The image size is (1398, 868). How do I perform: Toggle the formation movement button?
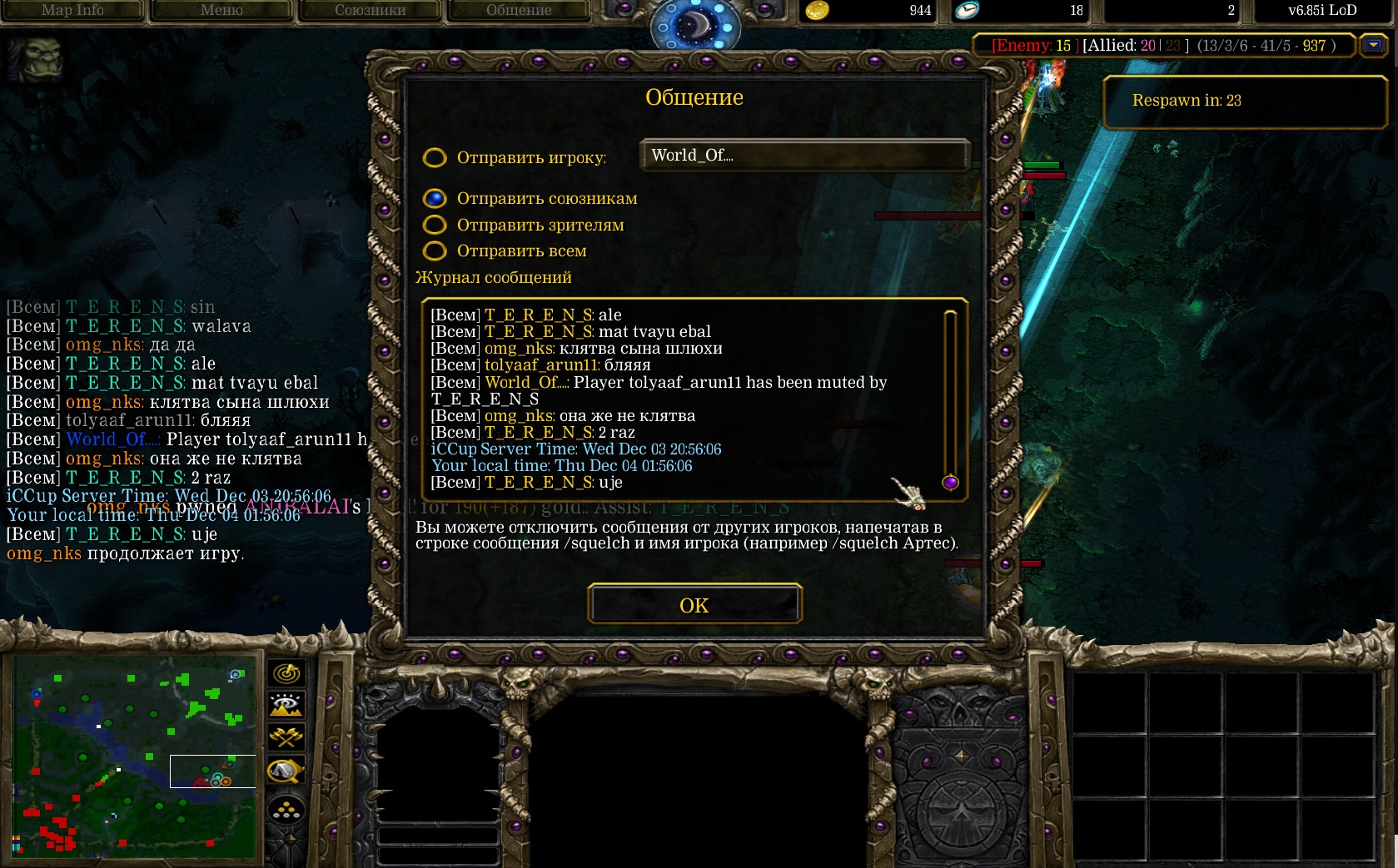point(286,809)
